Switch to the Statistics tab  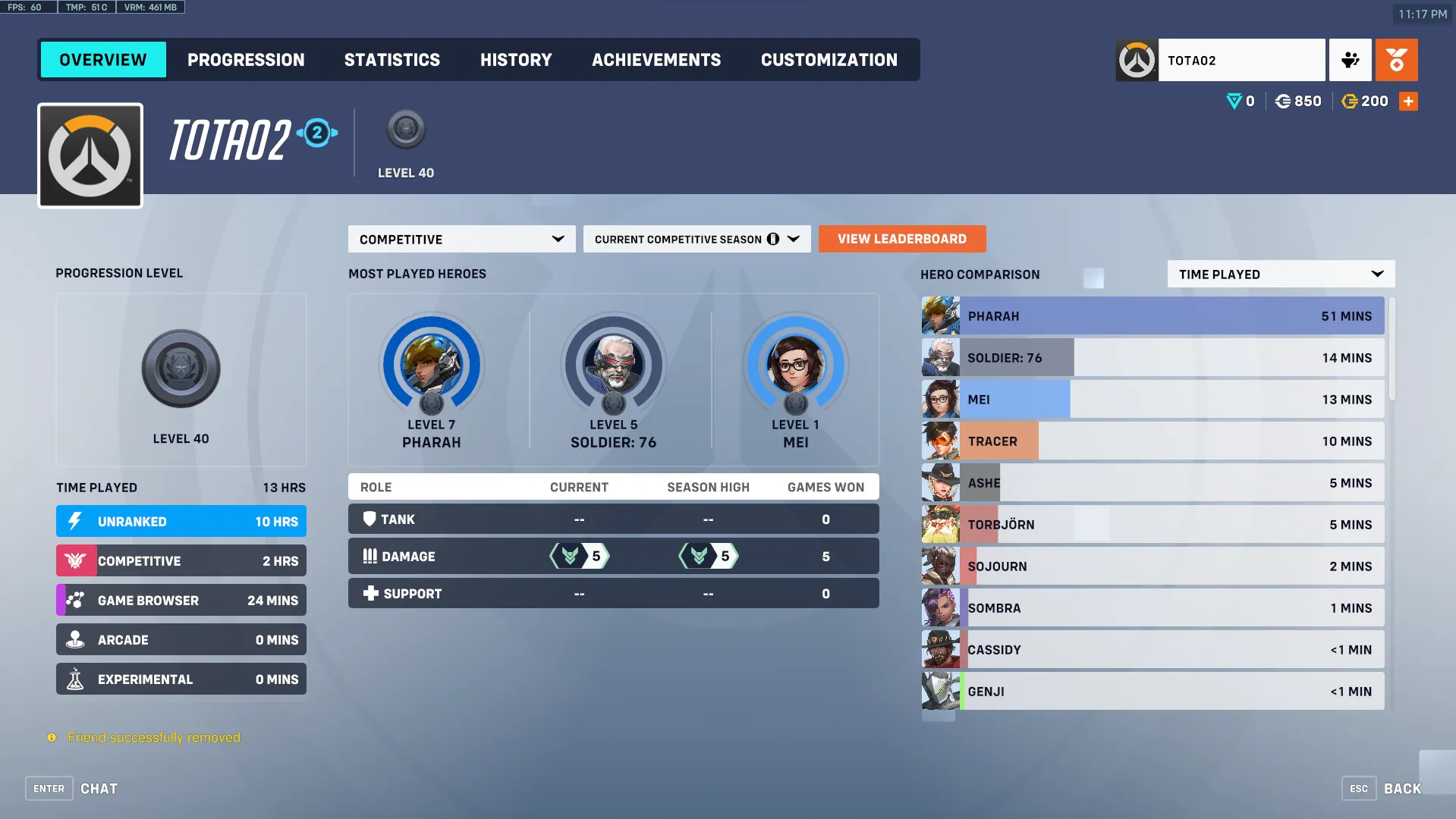392,59
